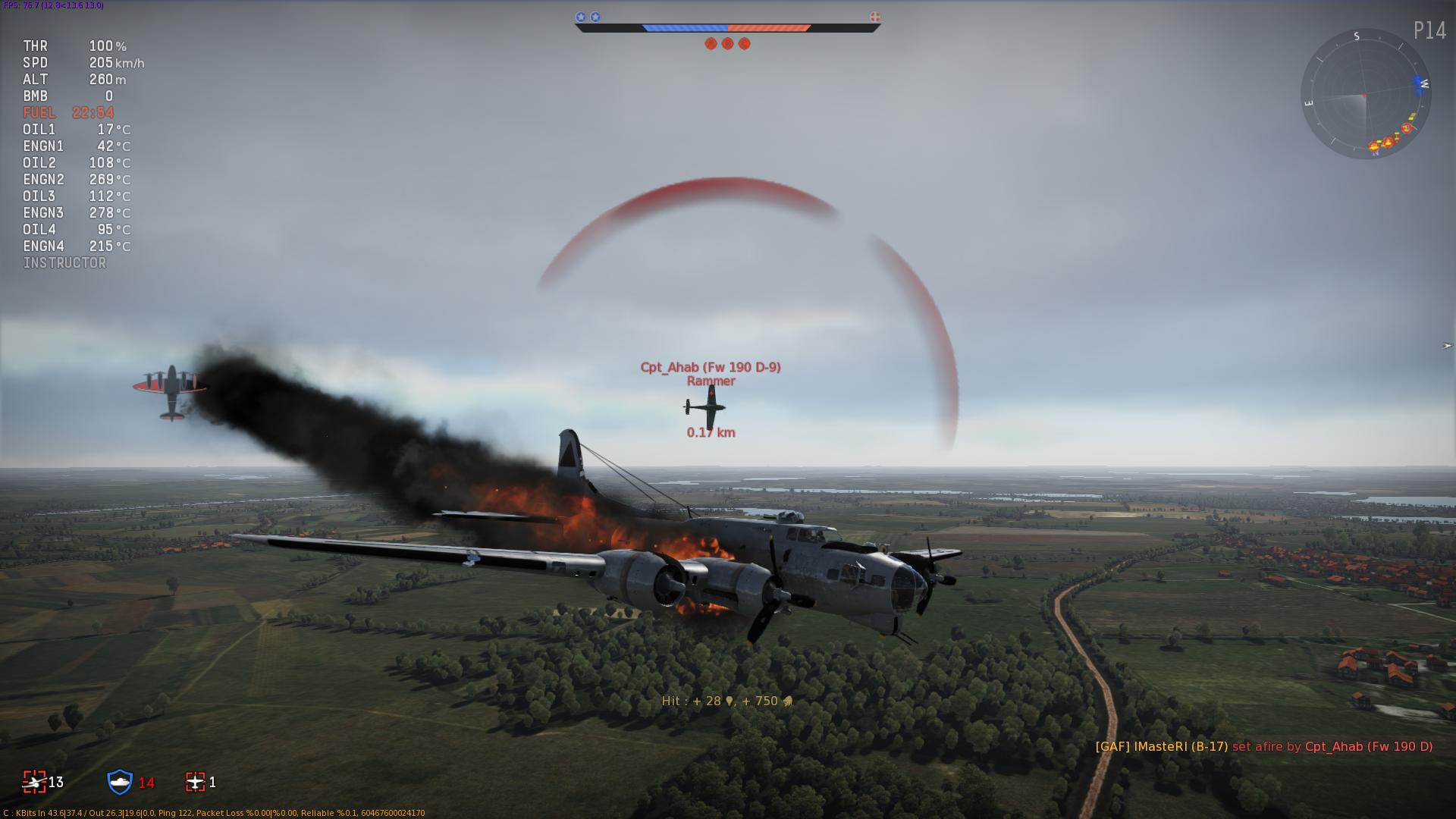This screenshot has width=1456, height=819.
Task: Click the aircraft targets icon showing 13
Action: pyautogui.click(x=35, y=782)
